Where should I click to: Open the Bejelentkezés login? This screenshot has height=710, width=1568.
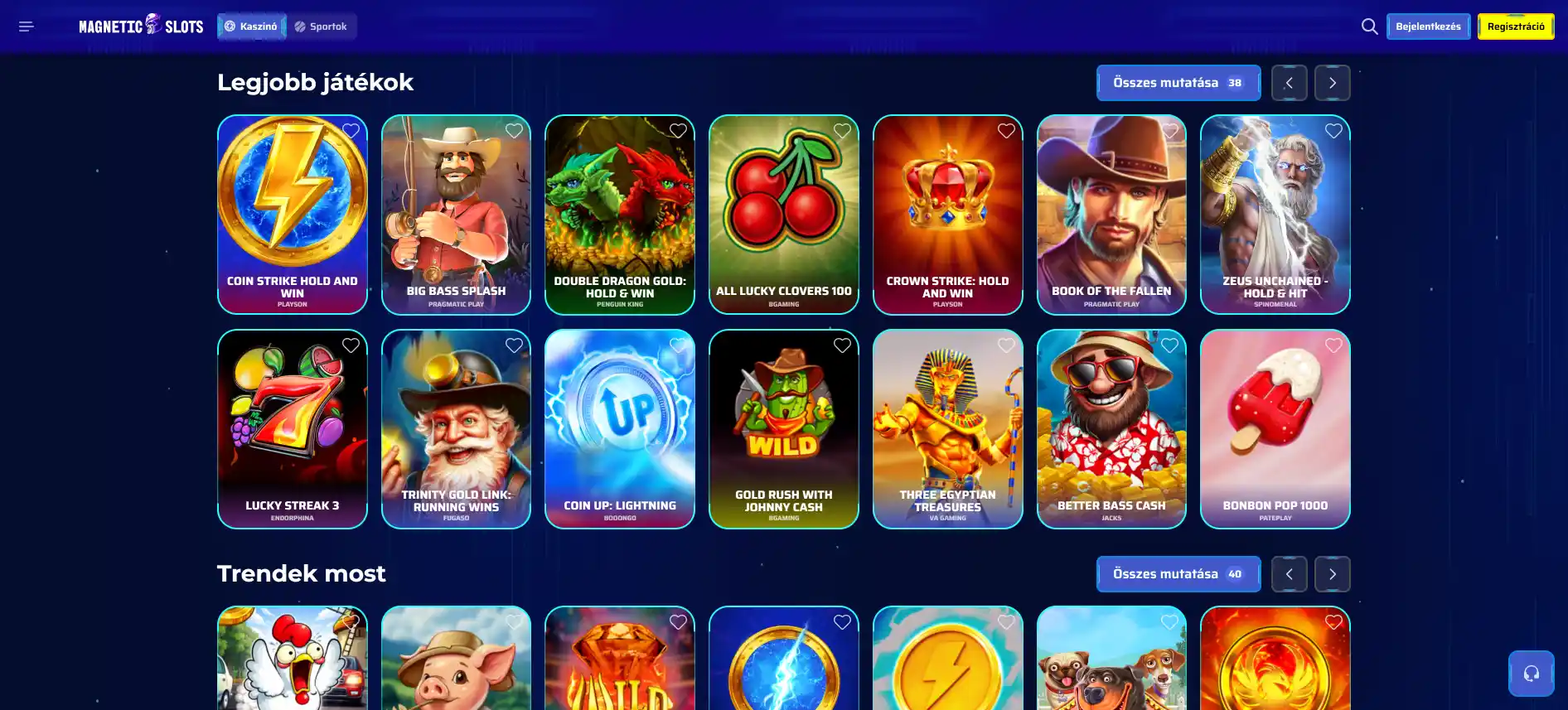pyautogui.click(x=1428, y=26)
